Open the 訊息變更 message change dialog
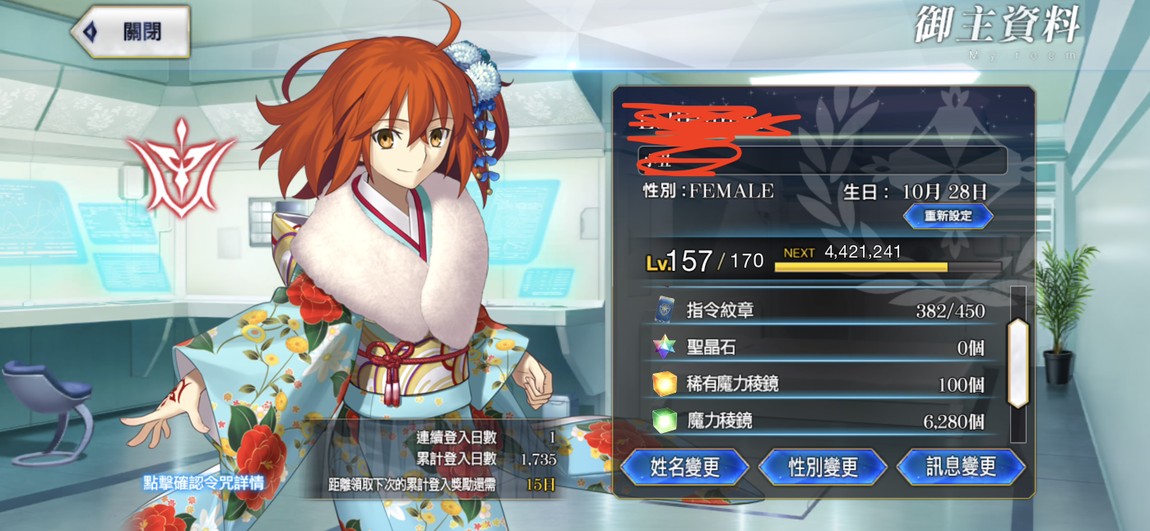The width and height of the screenshot is (1150, 531). pyautogui.click(x=960, y=467)
